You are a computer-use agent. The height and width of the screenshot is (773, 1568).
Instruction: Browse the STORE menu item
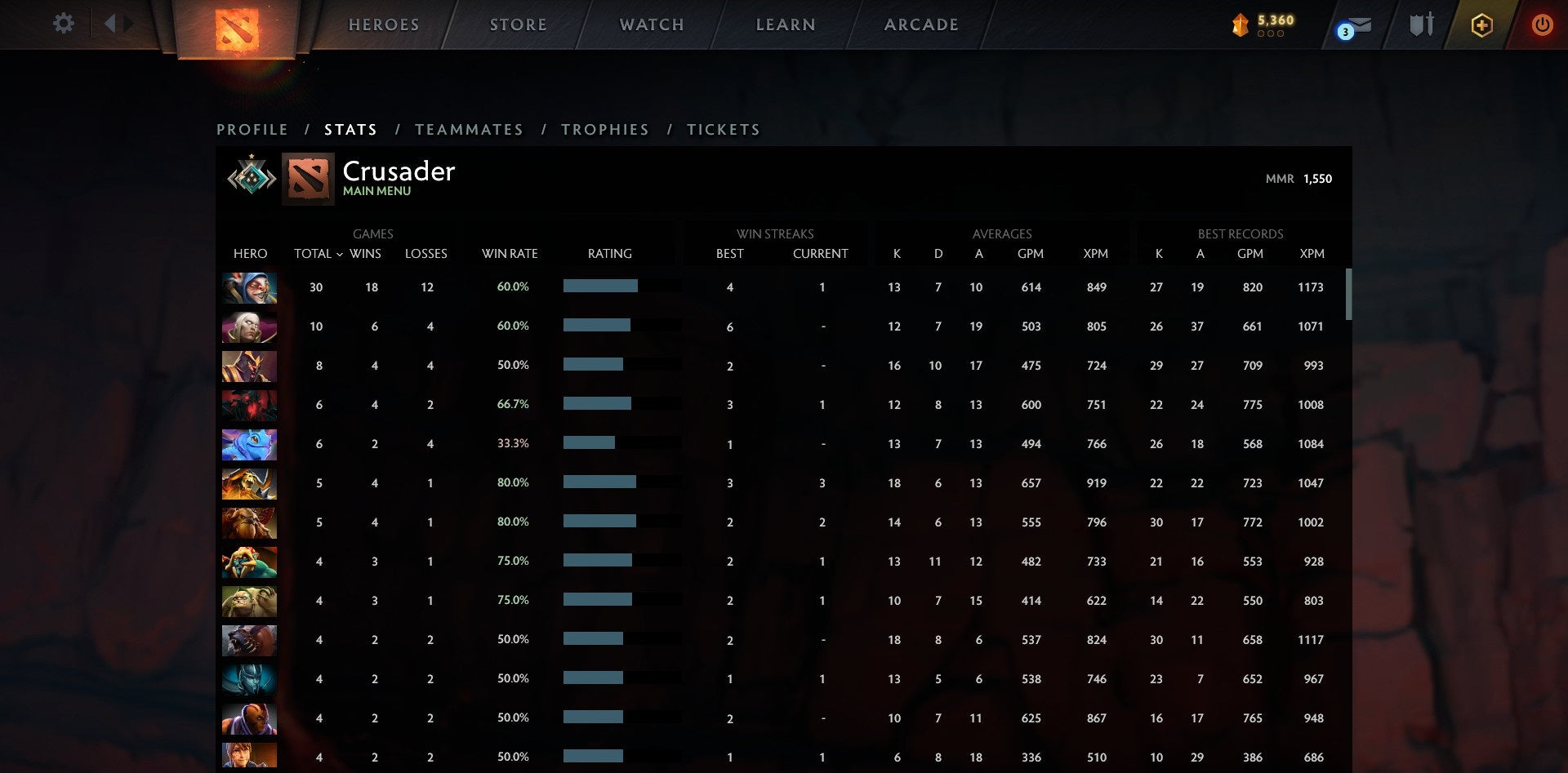(x=518, y=24)
